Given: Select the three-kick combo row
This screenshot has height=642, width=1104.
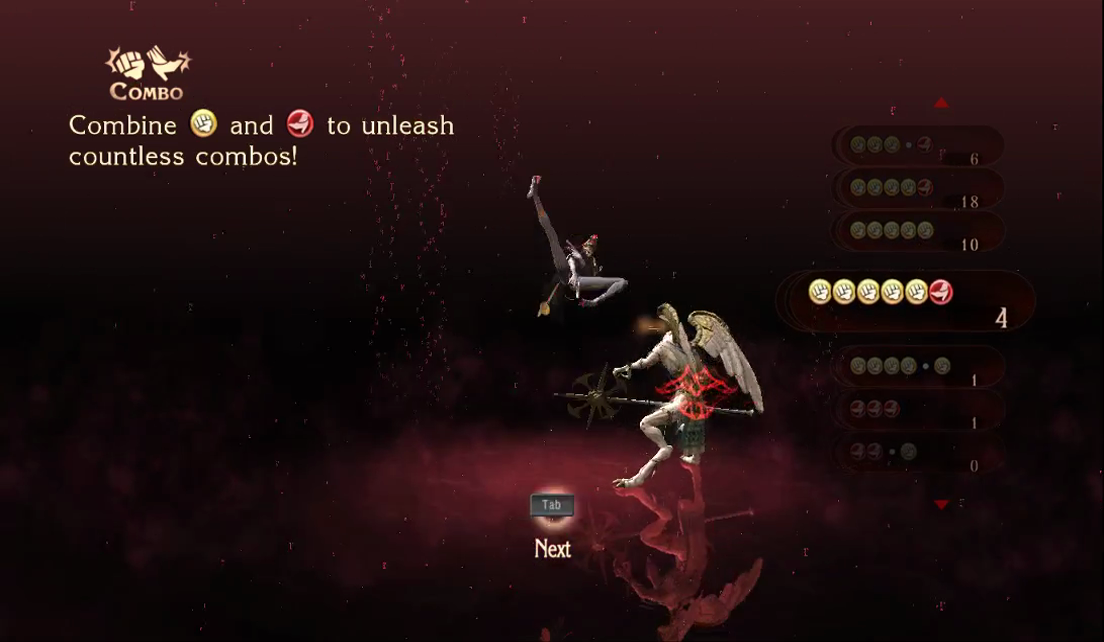Looking at the screenshot, I should coord(917,409).
